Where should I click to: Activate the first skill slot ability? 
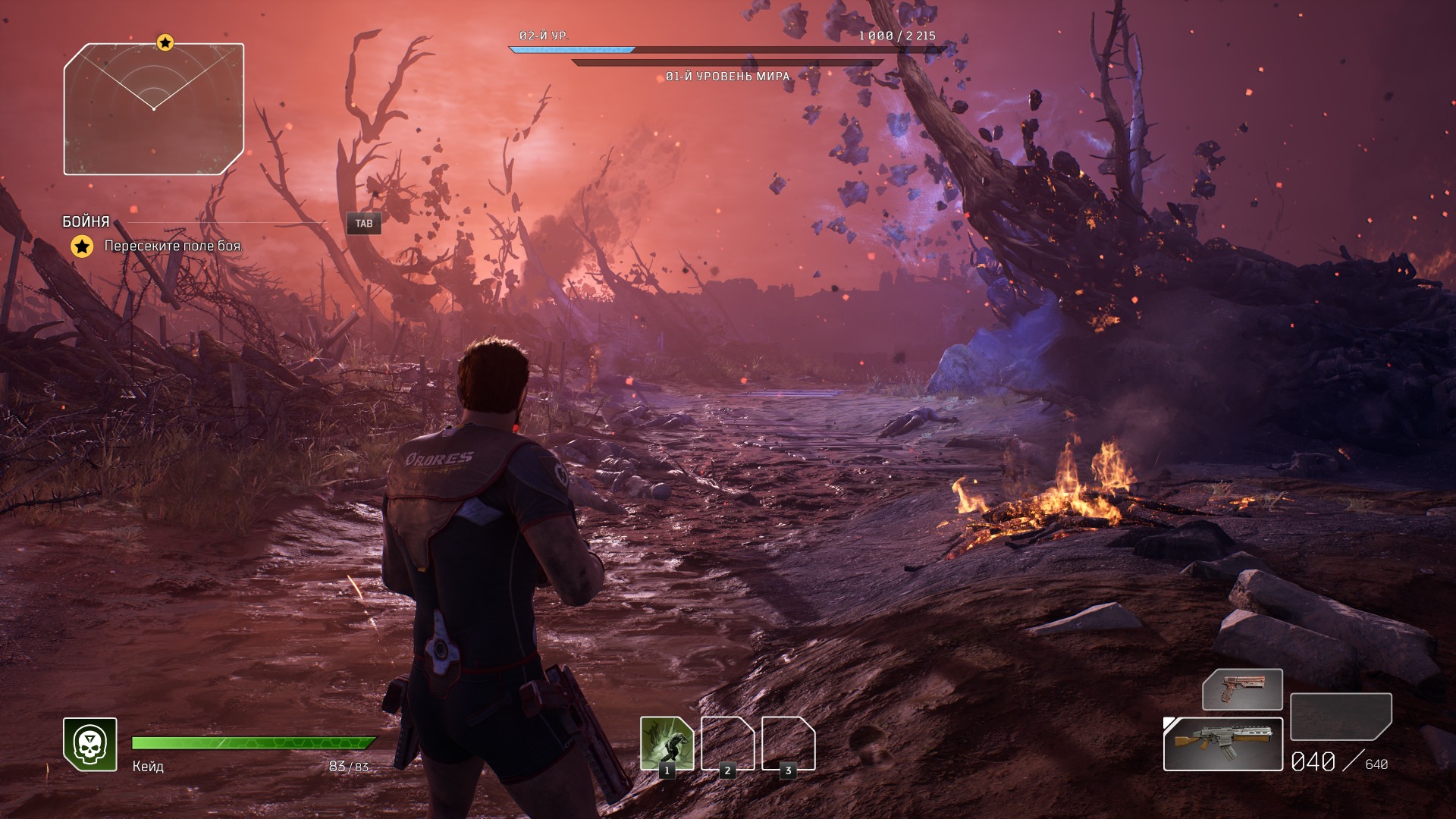pos(667,744)
